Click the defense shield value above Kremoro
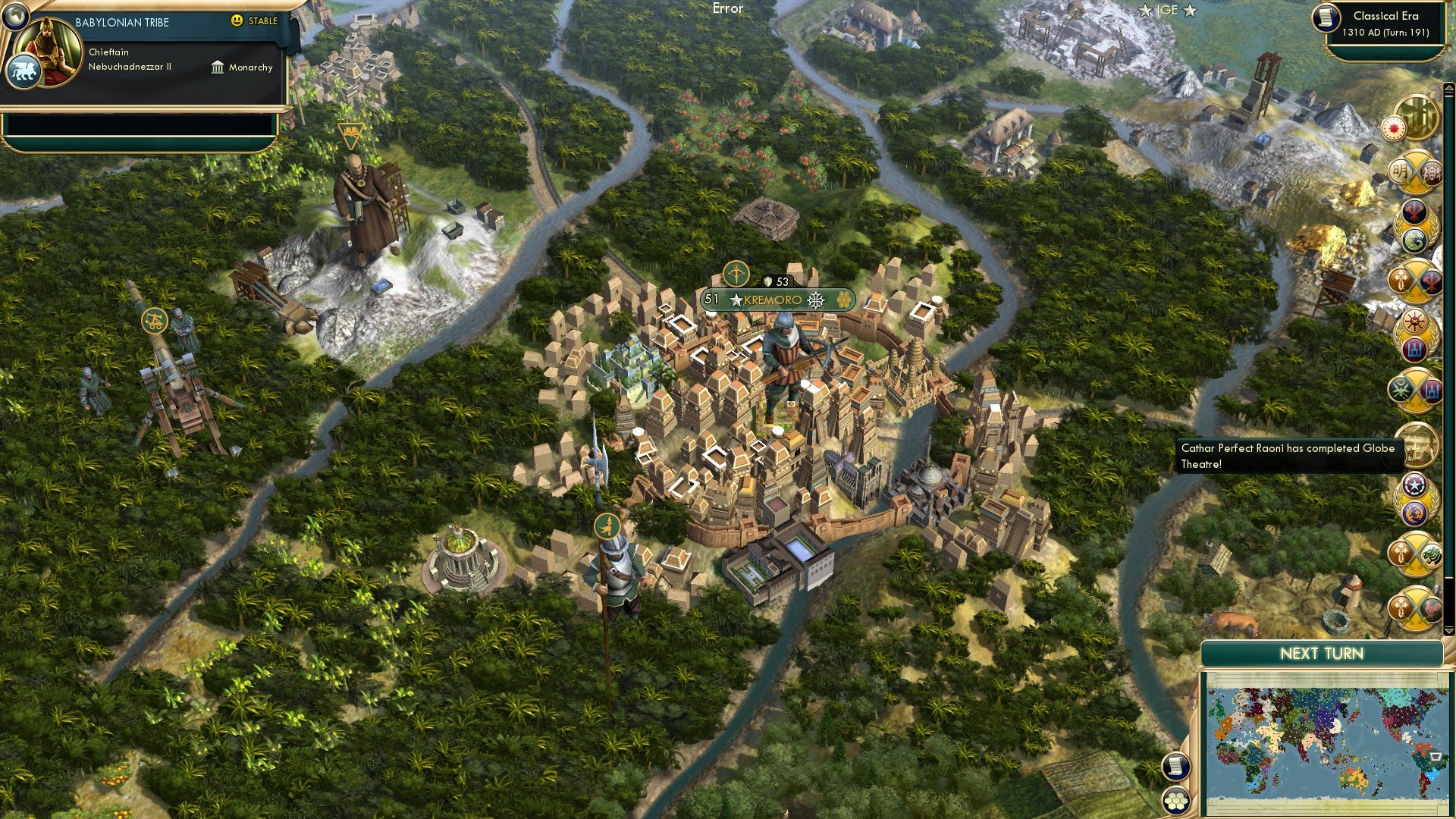 point(772,281)
